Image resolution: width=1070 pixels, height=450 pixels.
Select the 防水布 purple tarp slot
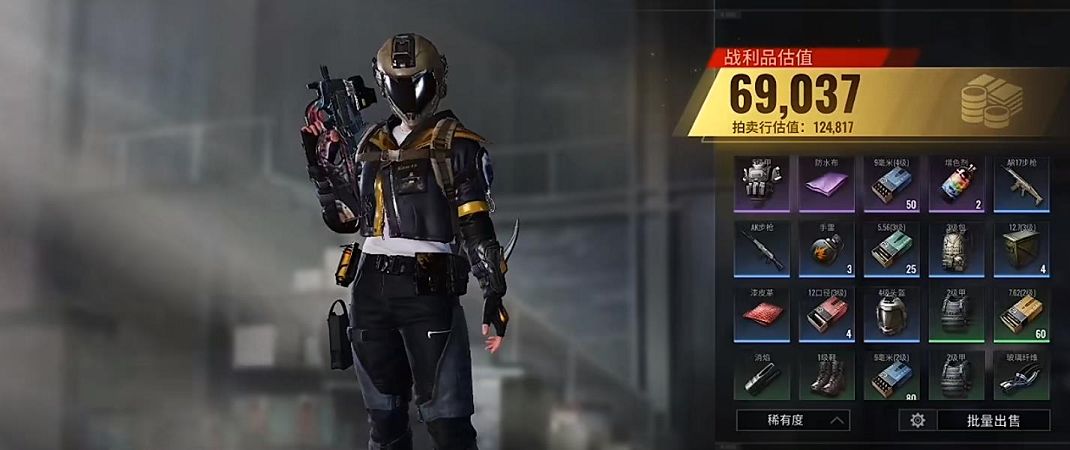pos(826,183)
